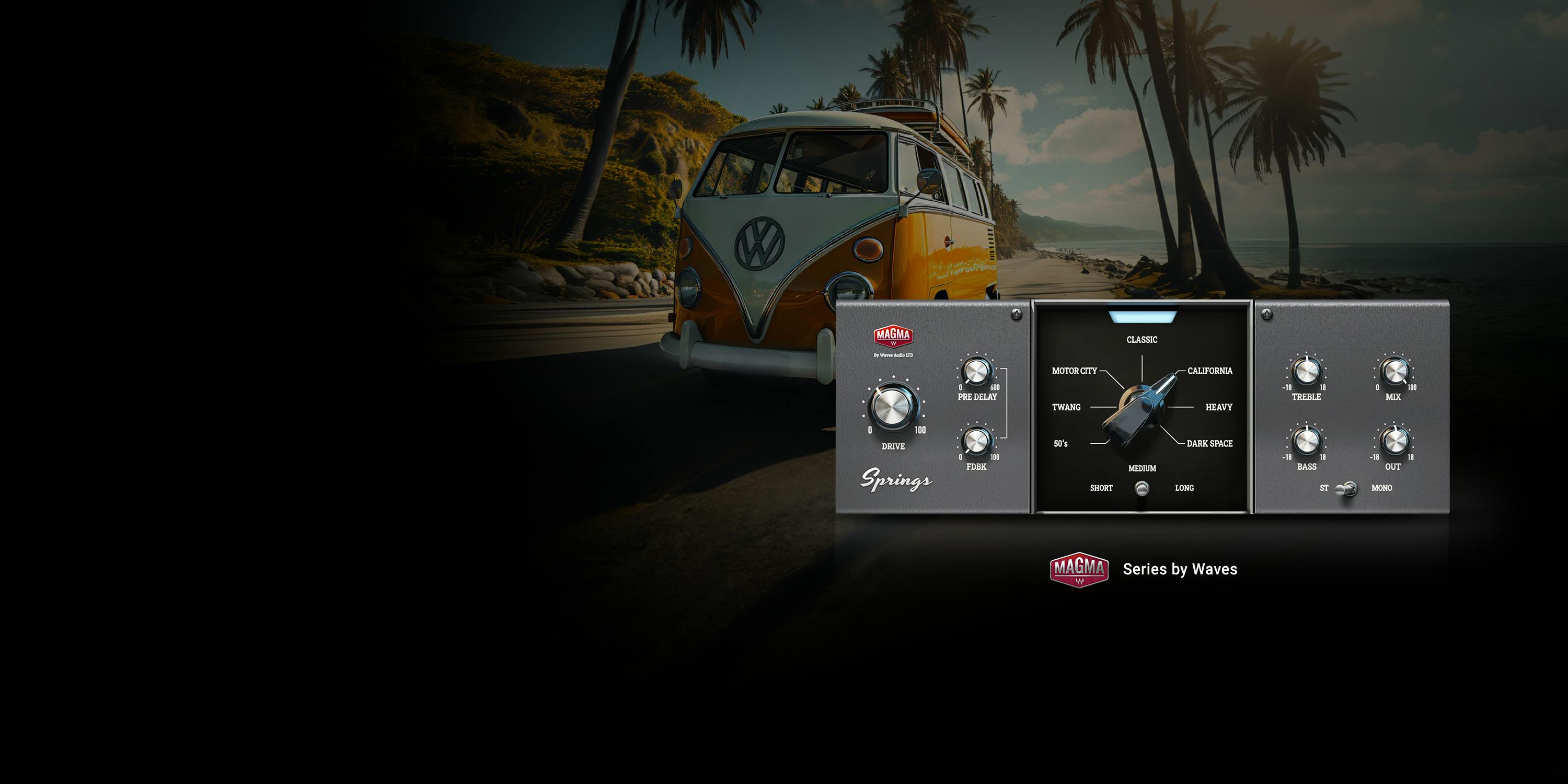Click the large Drive knob

click(893, 407)
